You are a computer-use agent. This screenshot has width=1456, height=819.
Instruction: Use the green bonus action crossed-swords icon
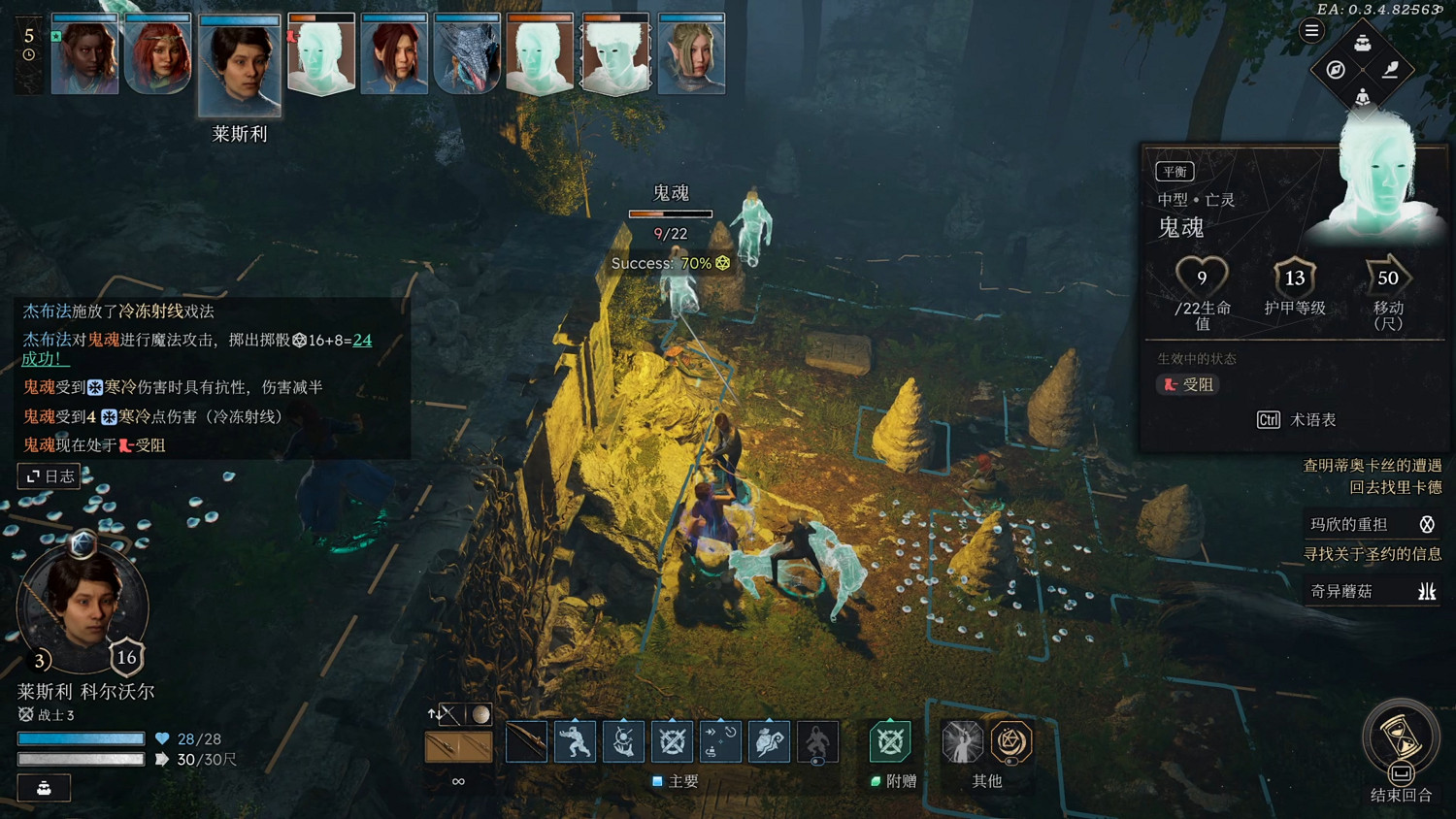(x=889, y=742)
